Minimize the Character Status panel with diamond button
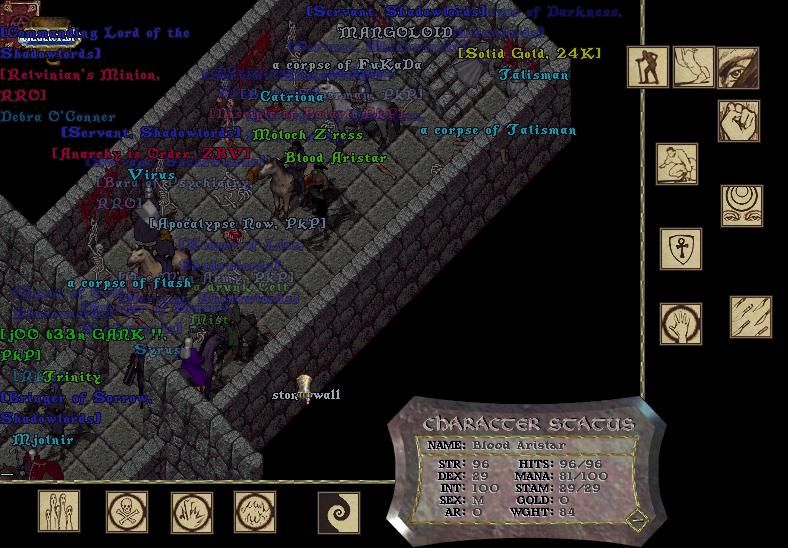The height and width of the screenshot is (548, 788). point(637,520)
